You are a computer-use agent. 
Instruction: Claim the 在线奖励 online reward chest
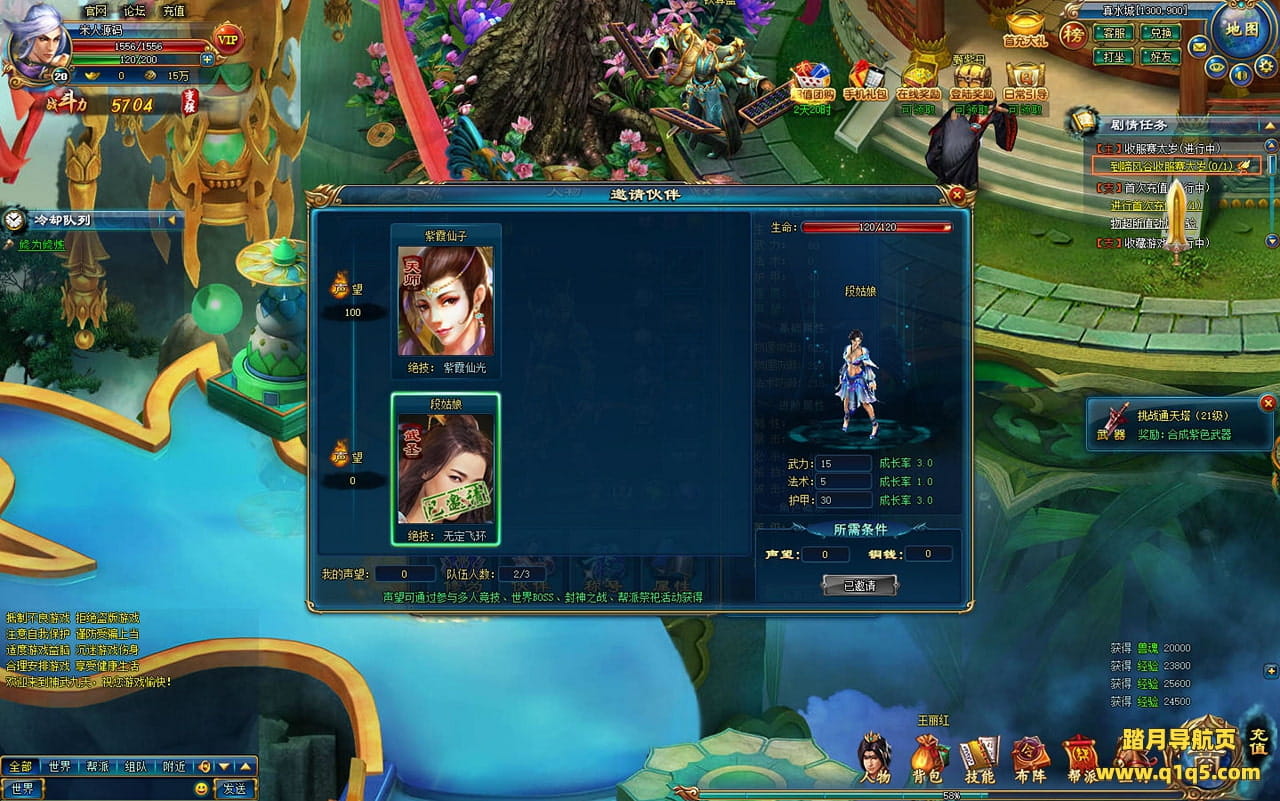click(917, 82)
